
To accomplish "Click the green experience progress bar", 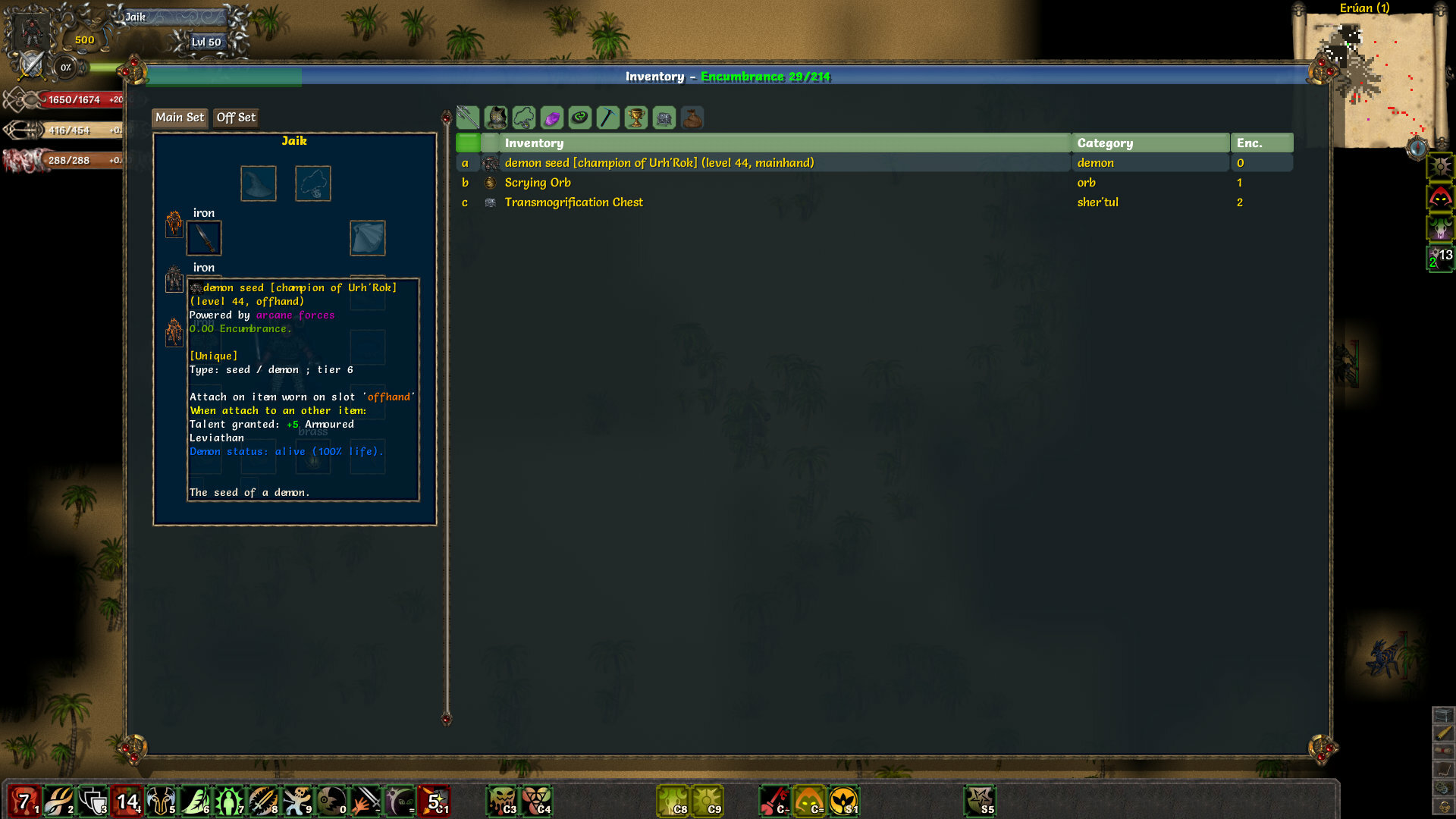I will (x=227, y=77).
